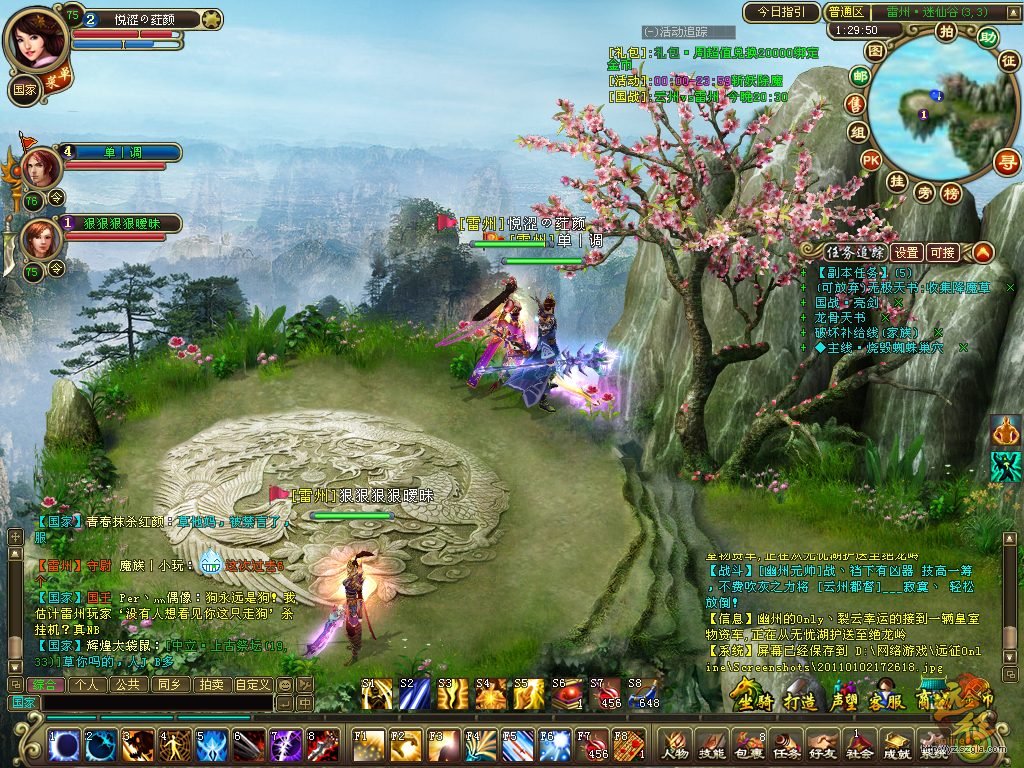Toggle the PK mode button
The height and width of the screenshot is (768, 1024).
point(871,159)
